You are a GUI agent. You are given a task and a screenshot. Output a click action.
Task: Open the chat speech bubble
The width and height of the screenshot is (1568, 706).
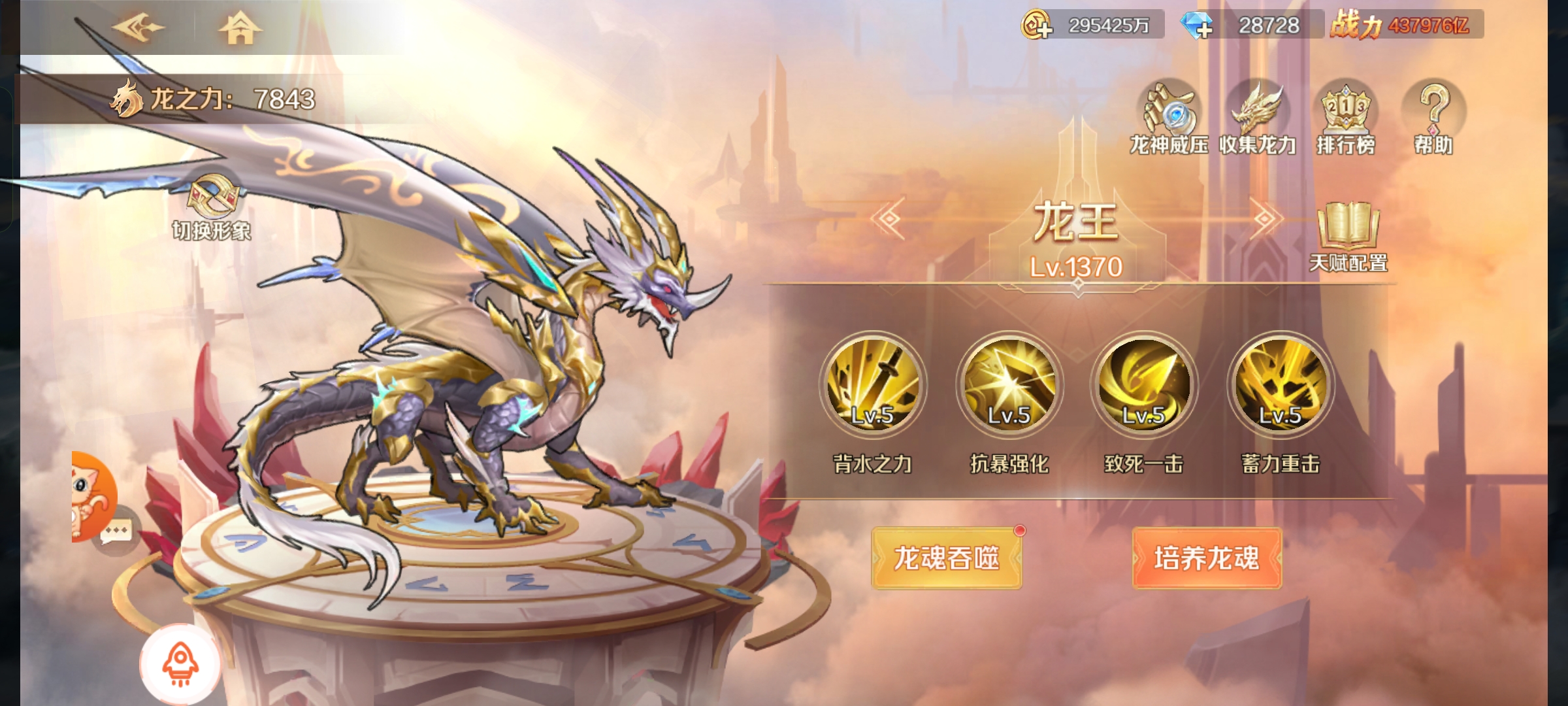(x=118, y=531)
